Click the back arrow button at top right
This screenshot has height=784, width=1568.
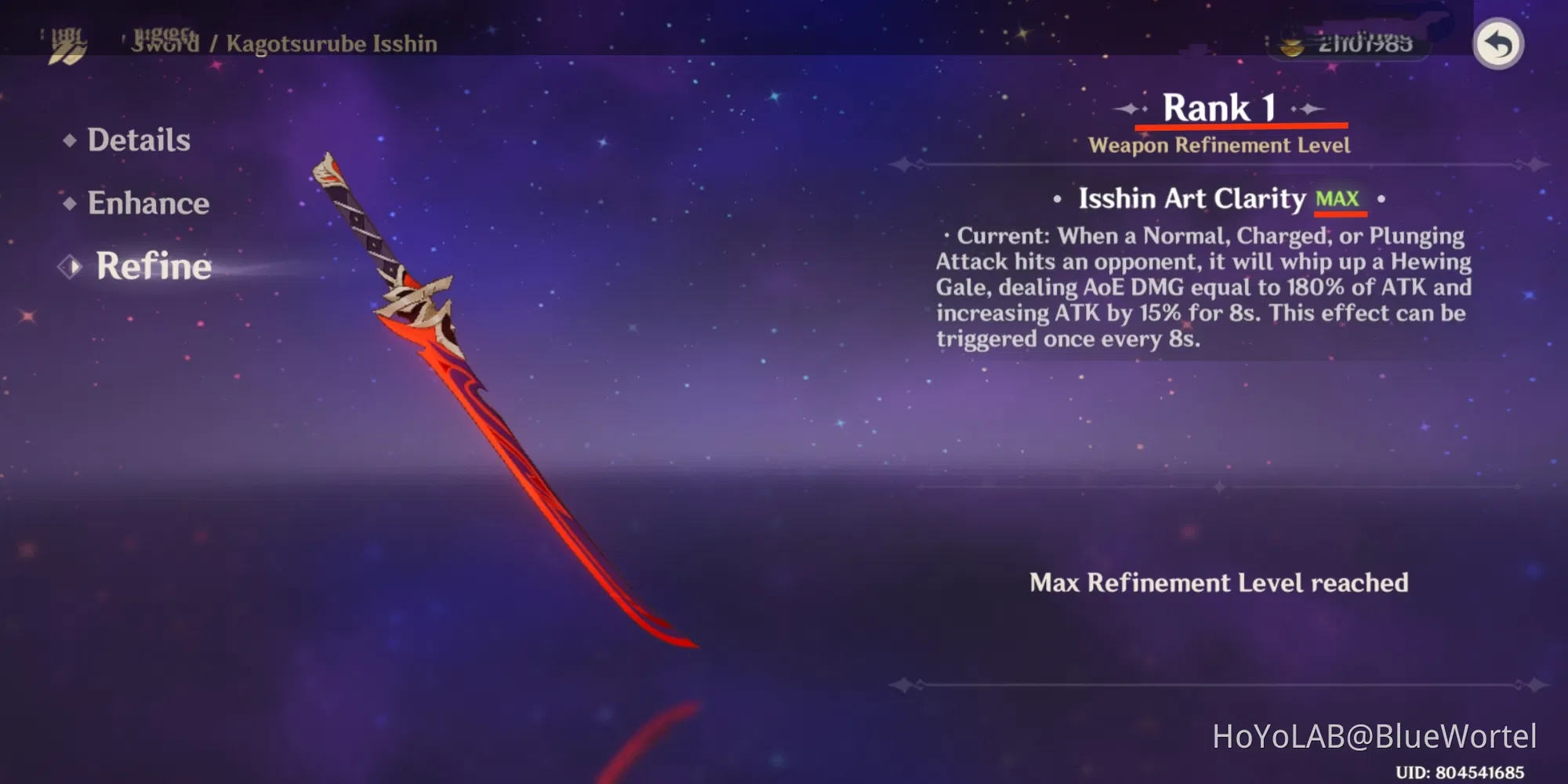click(x=1499, y=45)
